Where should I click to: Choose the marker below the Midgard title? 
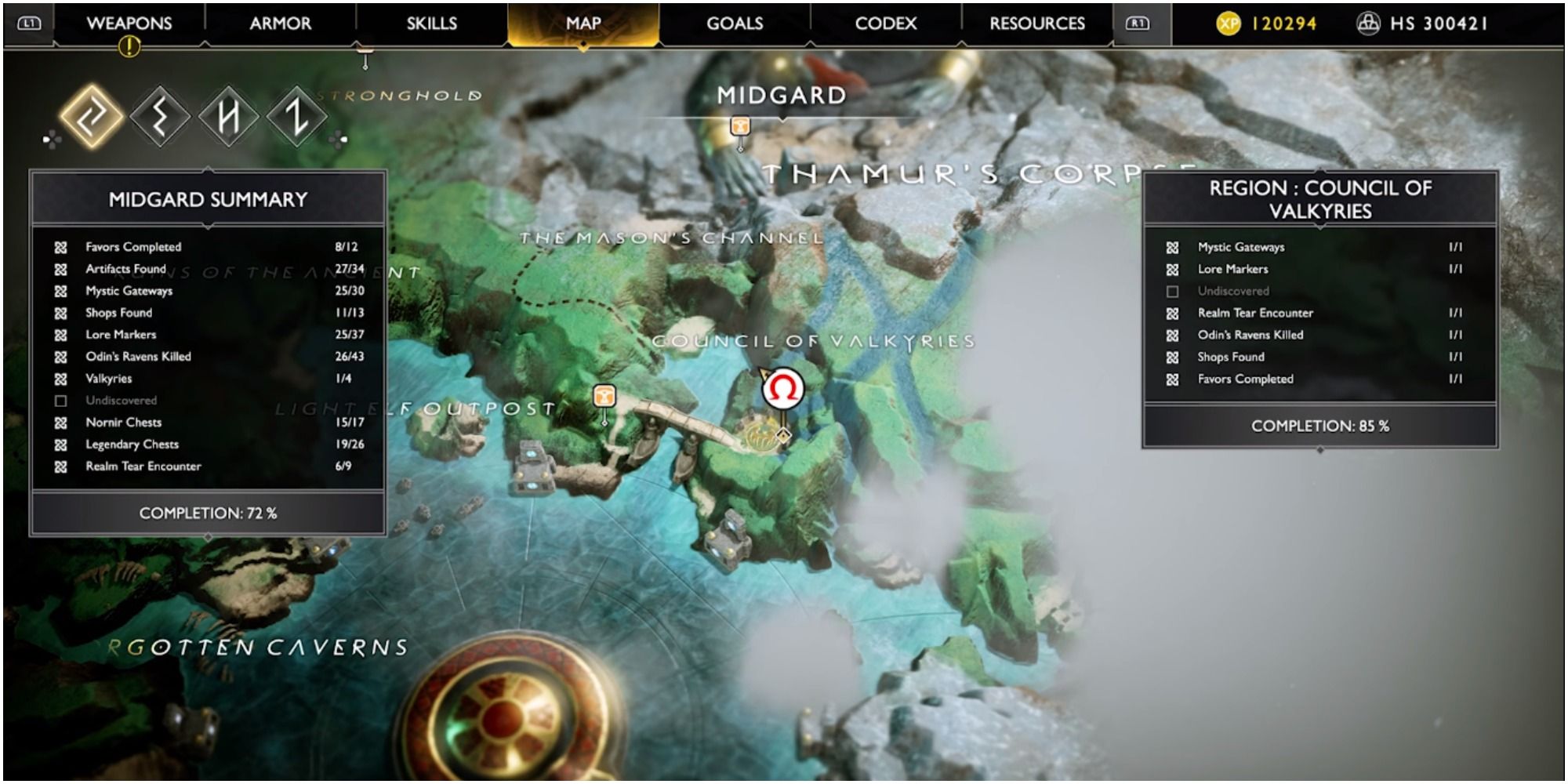coord(740,127)
